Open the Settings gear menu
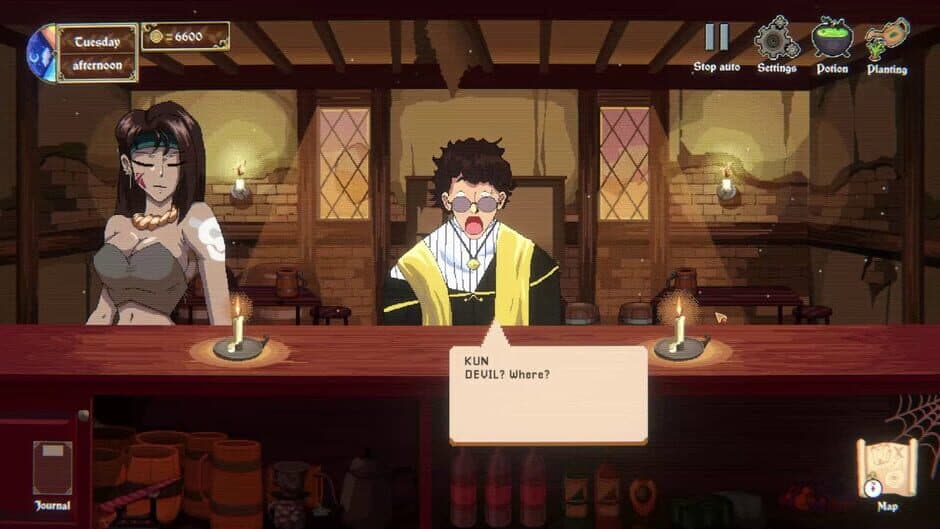The height and width of the screenshot is (529, 940). tap(776, 40)
